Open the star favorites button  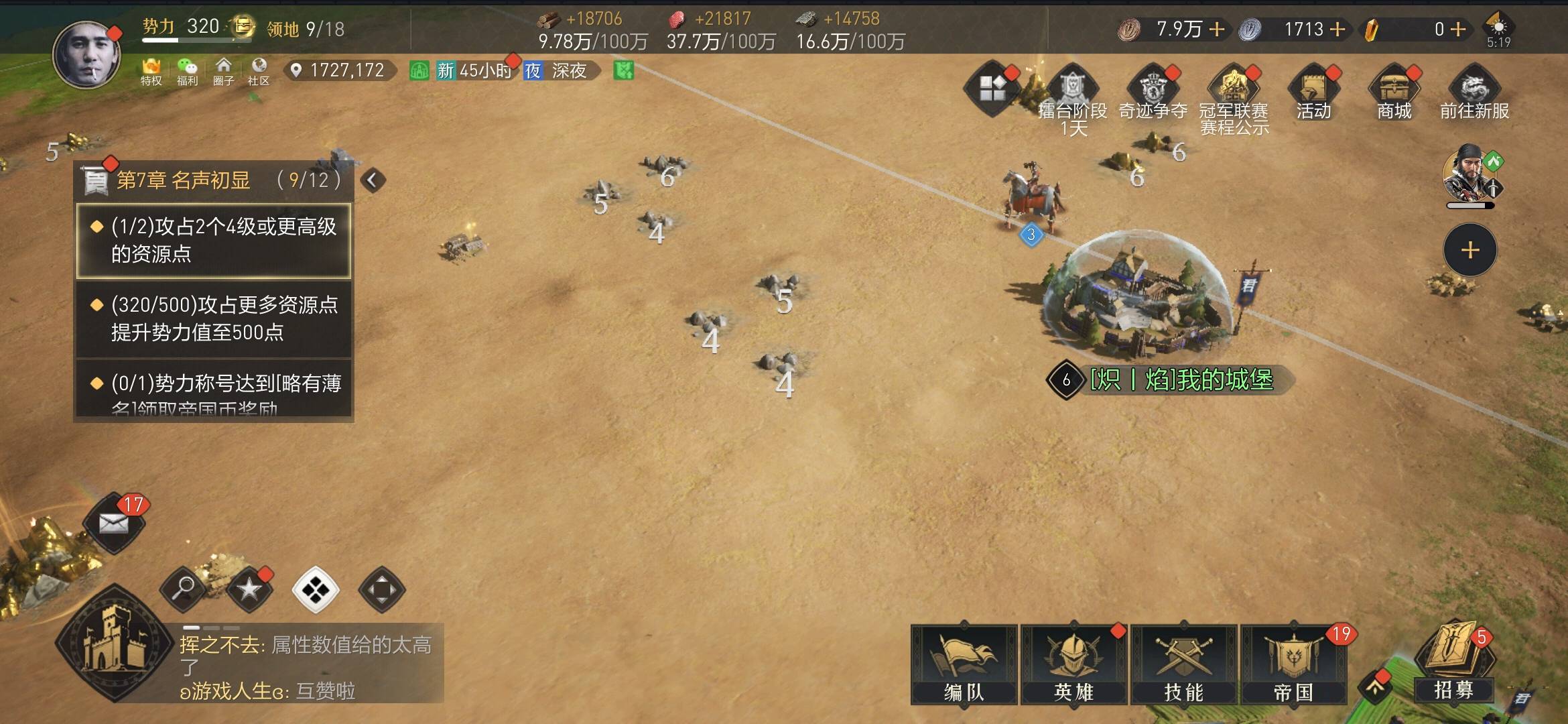click(x=249, y=589)
